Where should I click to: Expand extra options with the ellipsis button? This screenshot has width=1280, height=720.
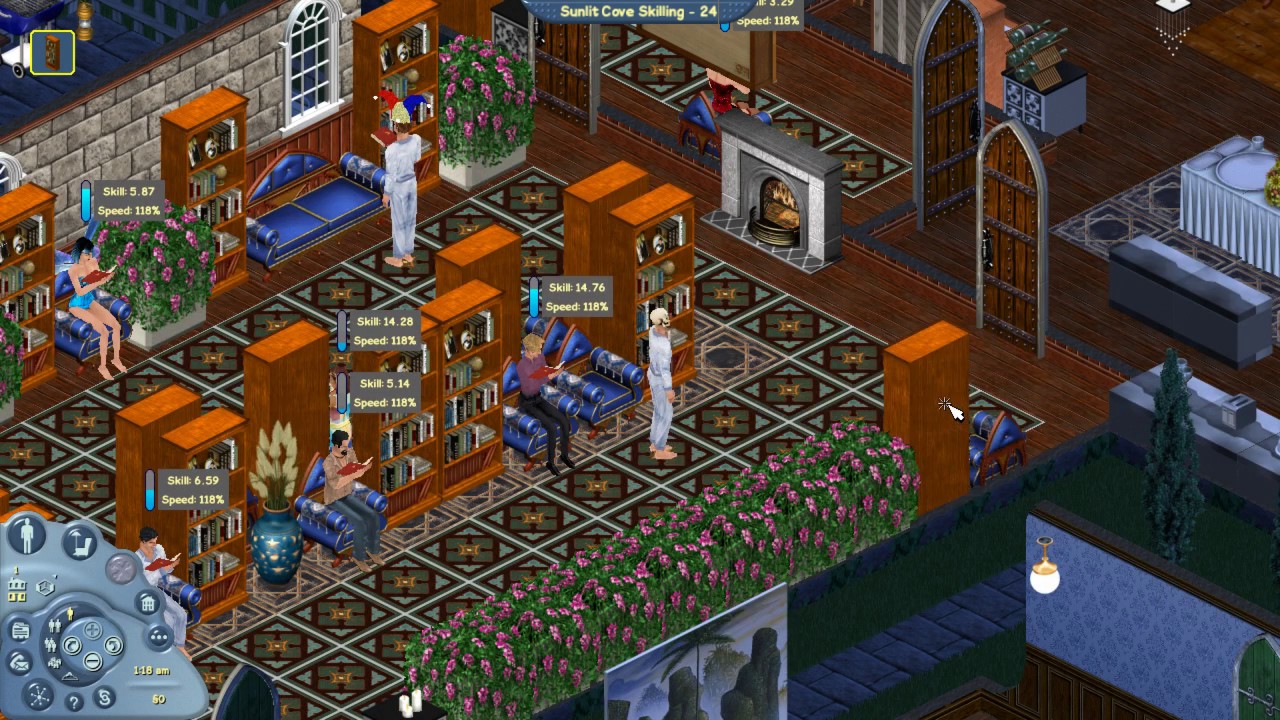click(157, 636)
